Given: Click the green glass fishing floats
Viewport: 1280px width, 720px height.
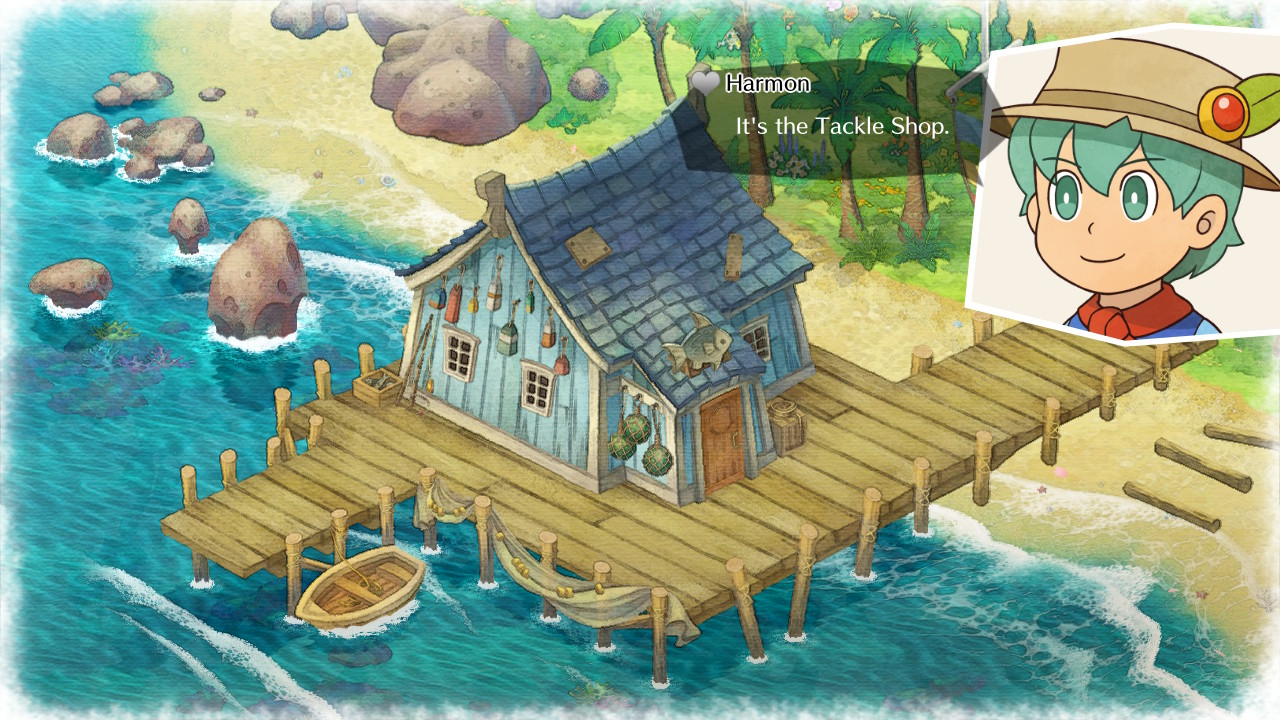Looking at the screenshot, I should (x=633, y=440).
